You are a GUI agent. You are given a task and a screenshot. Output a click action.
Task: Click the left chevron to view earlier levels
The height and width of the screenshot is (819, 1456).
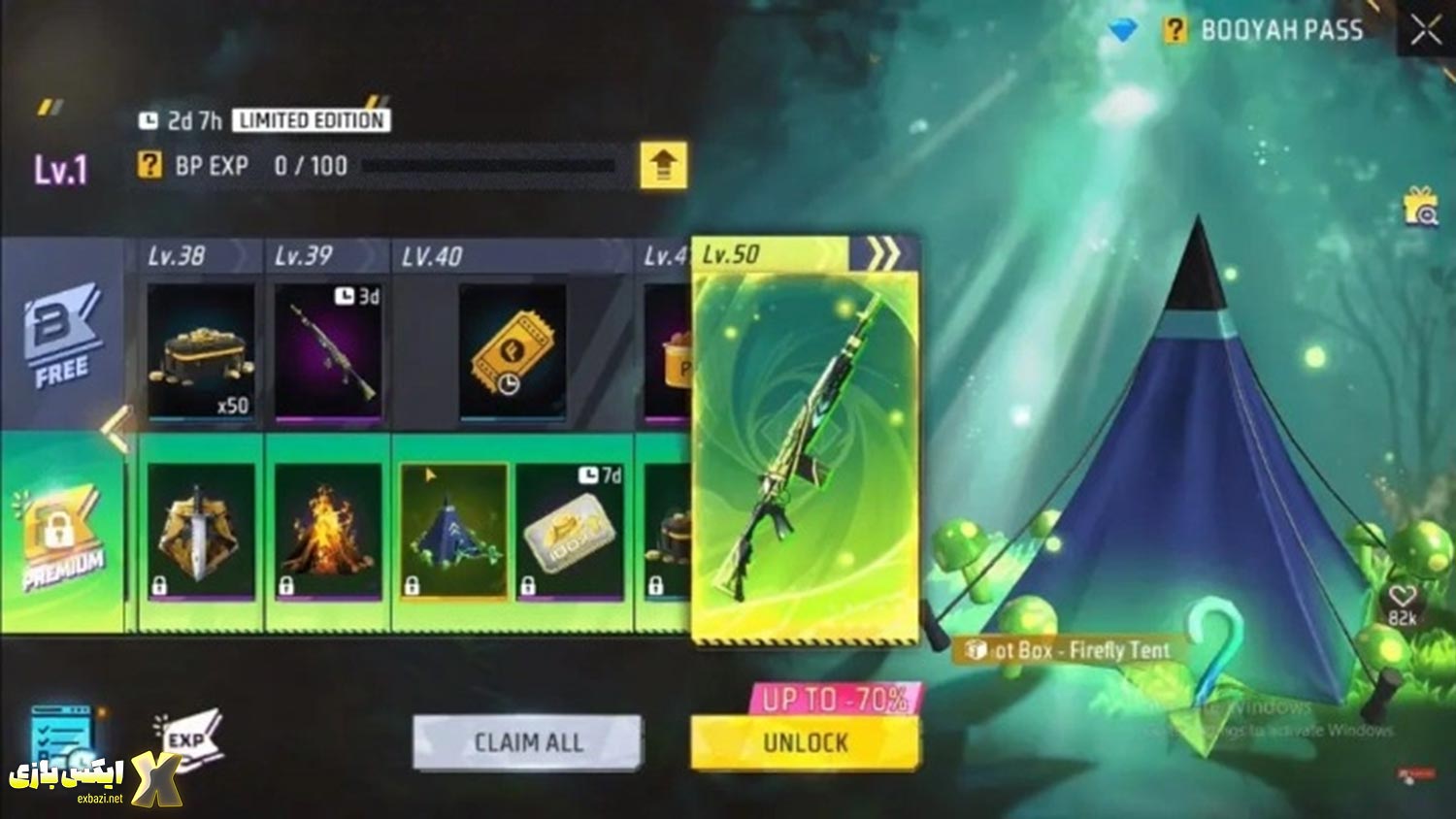tap(118, 425)
